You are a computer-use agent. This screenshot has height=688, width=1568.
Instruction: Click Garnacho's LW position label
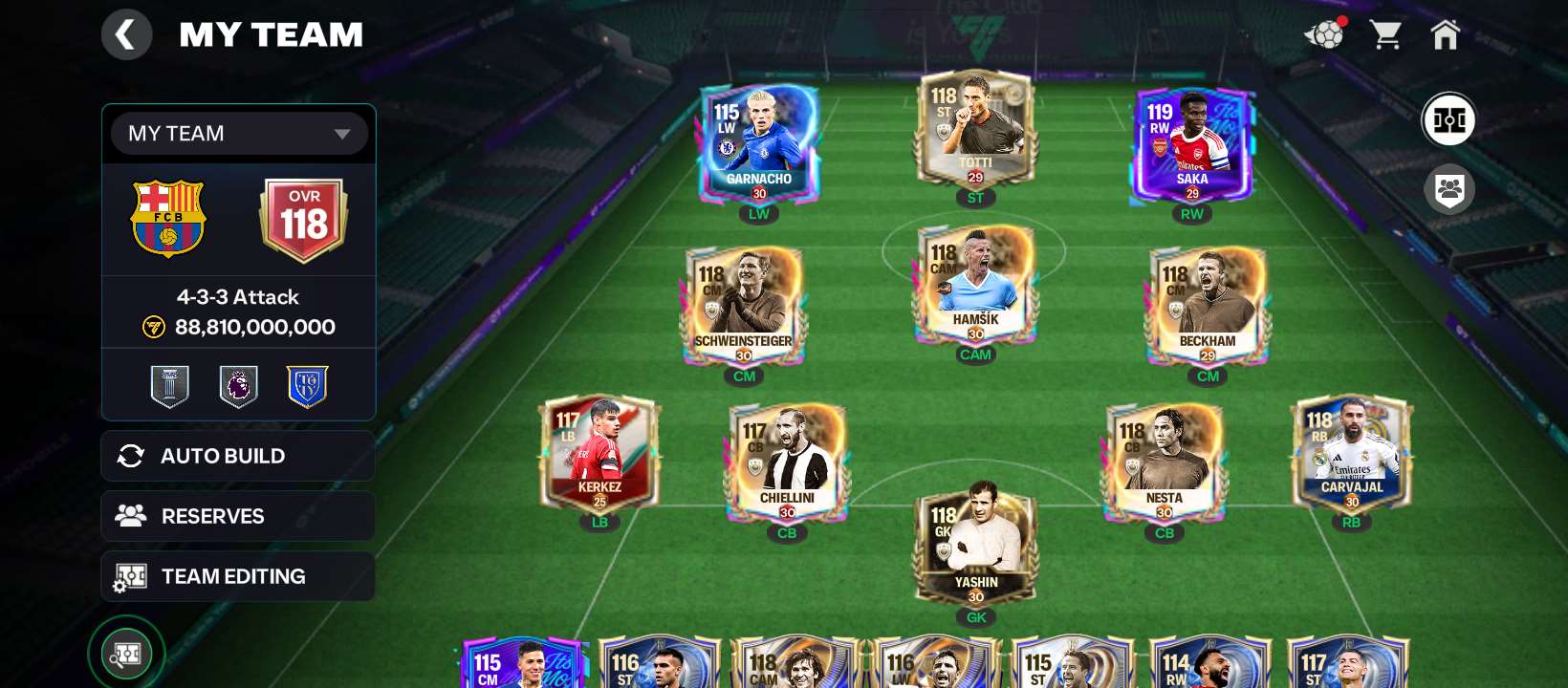(x=758, y=214)
